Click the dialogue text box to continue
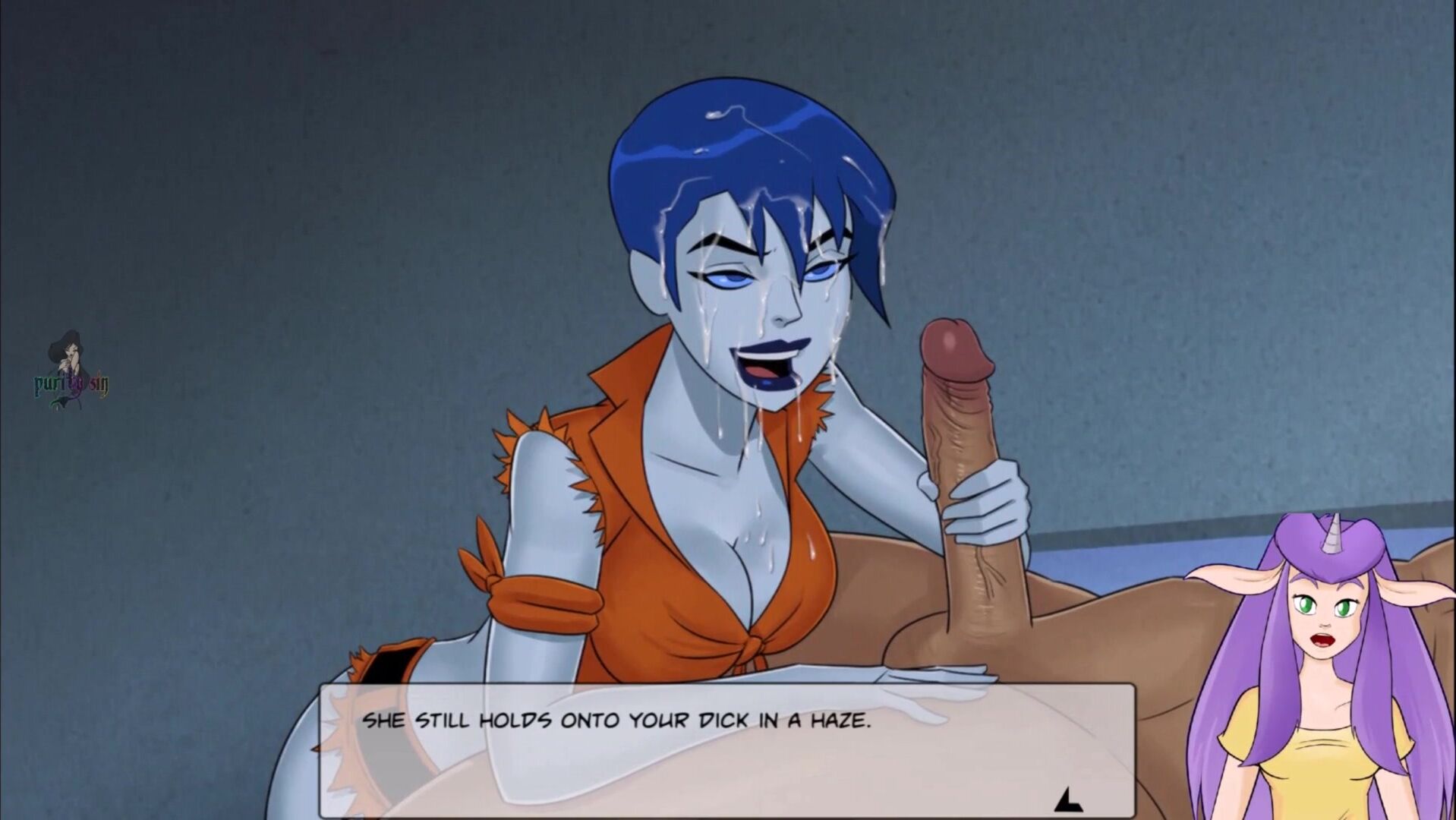Viewport: 1456px width, 820px height. (x=726, y=750)
